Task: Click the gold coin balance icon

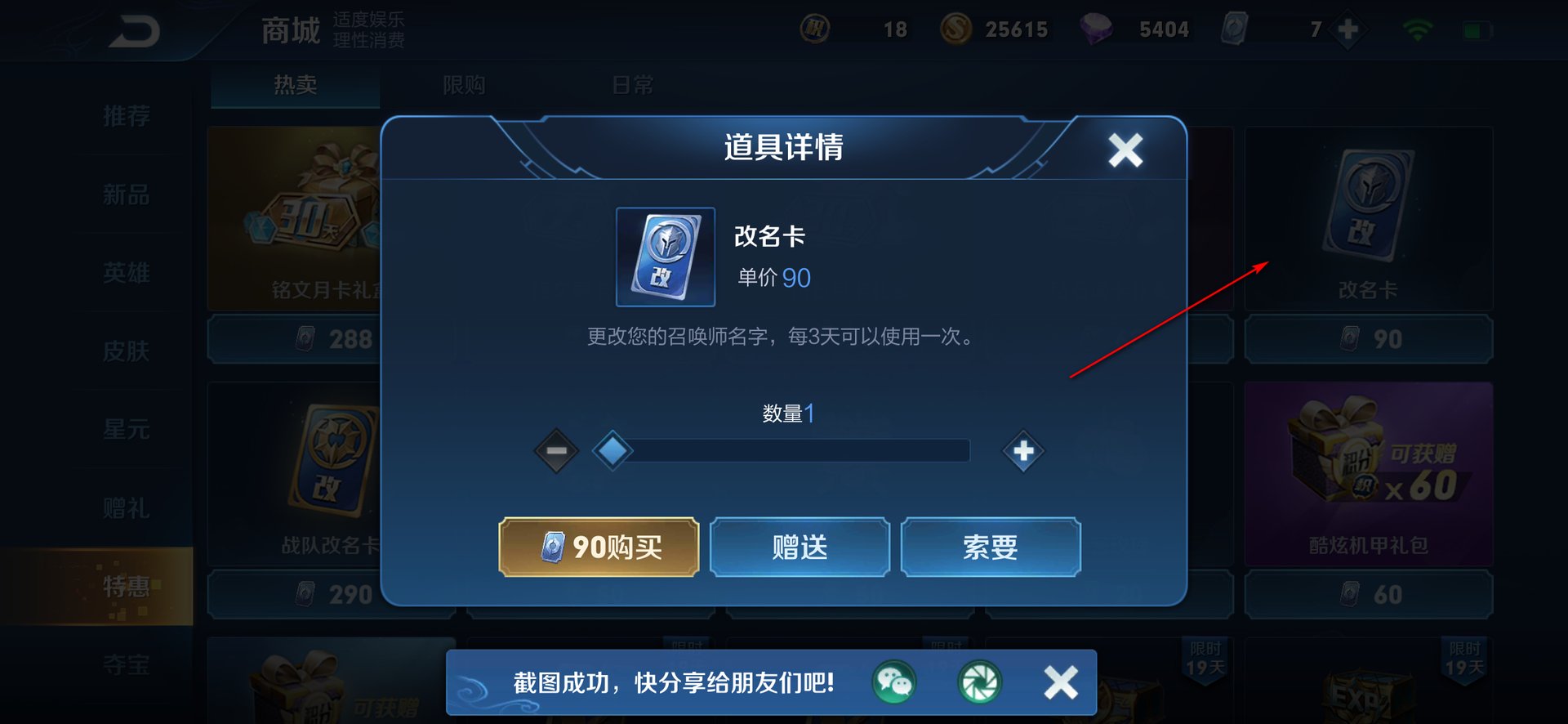Action: pos(957,29)
